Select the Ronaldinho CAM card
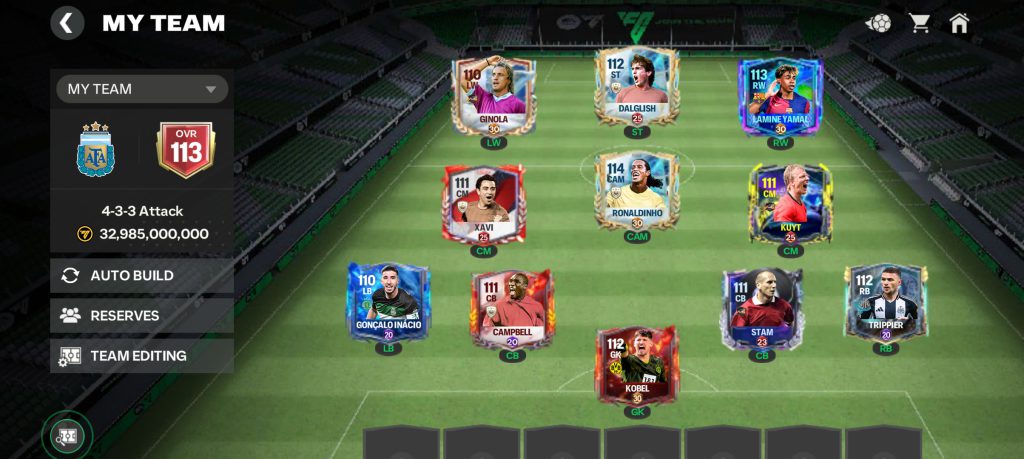This screenshot has height=459, width=1024. coord(637,192)
